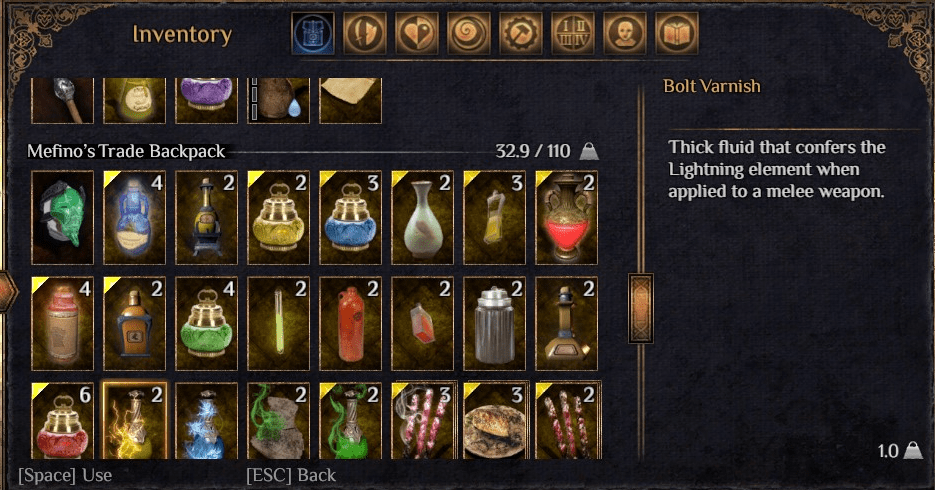
Task: Open the open-book journal tab
Action: (677, 34)
